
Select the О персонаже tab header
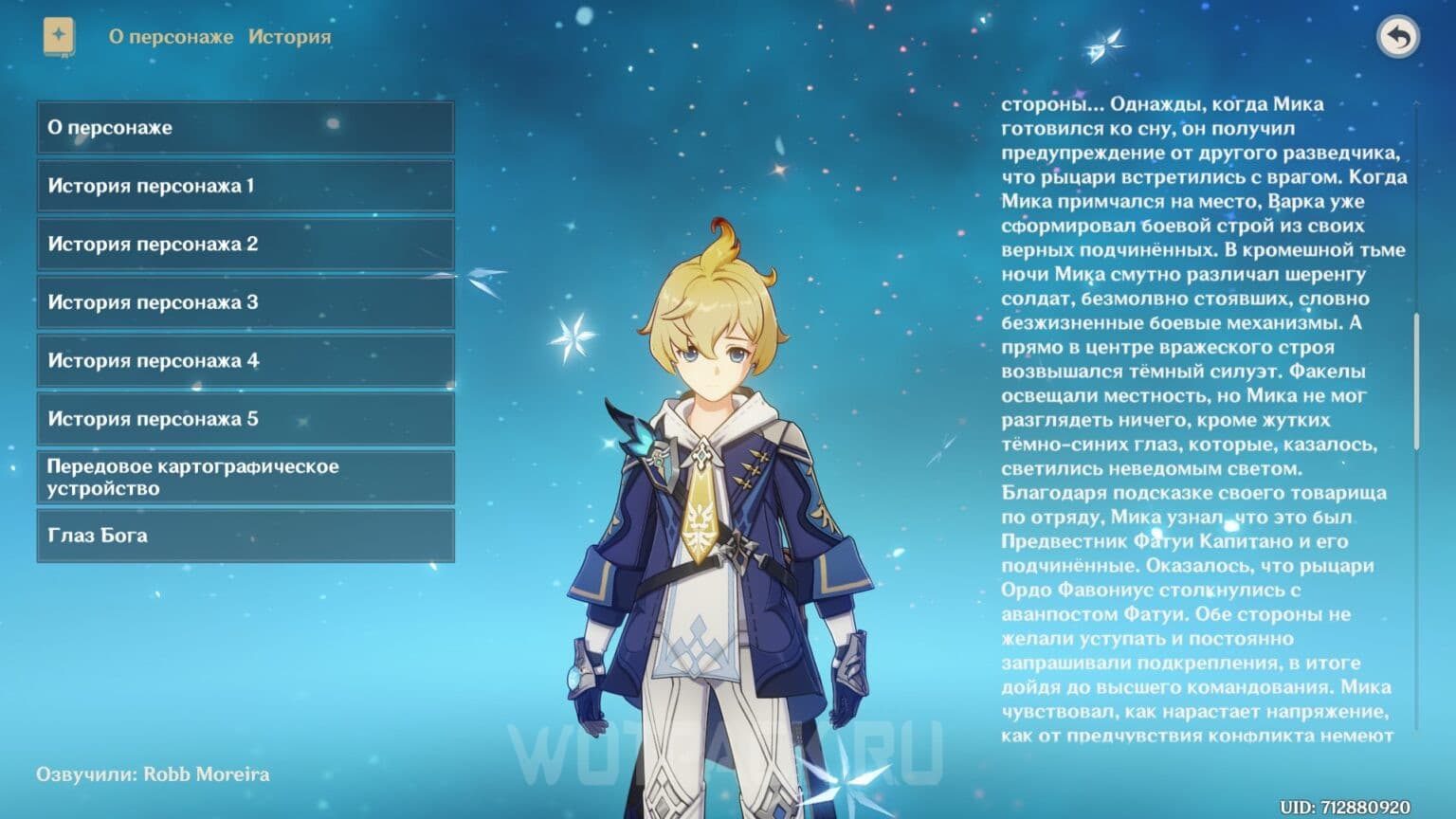pos(172,37)
